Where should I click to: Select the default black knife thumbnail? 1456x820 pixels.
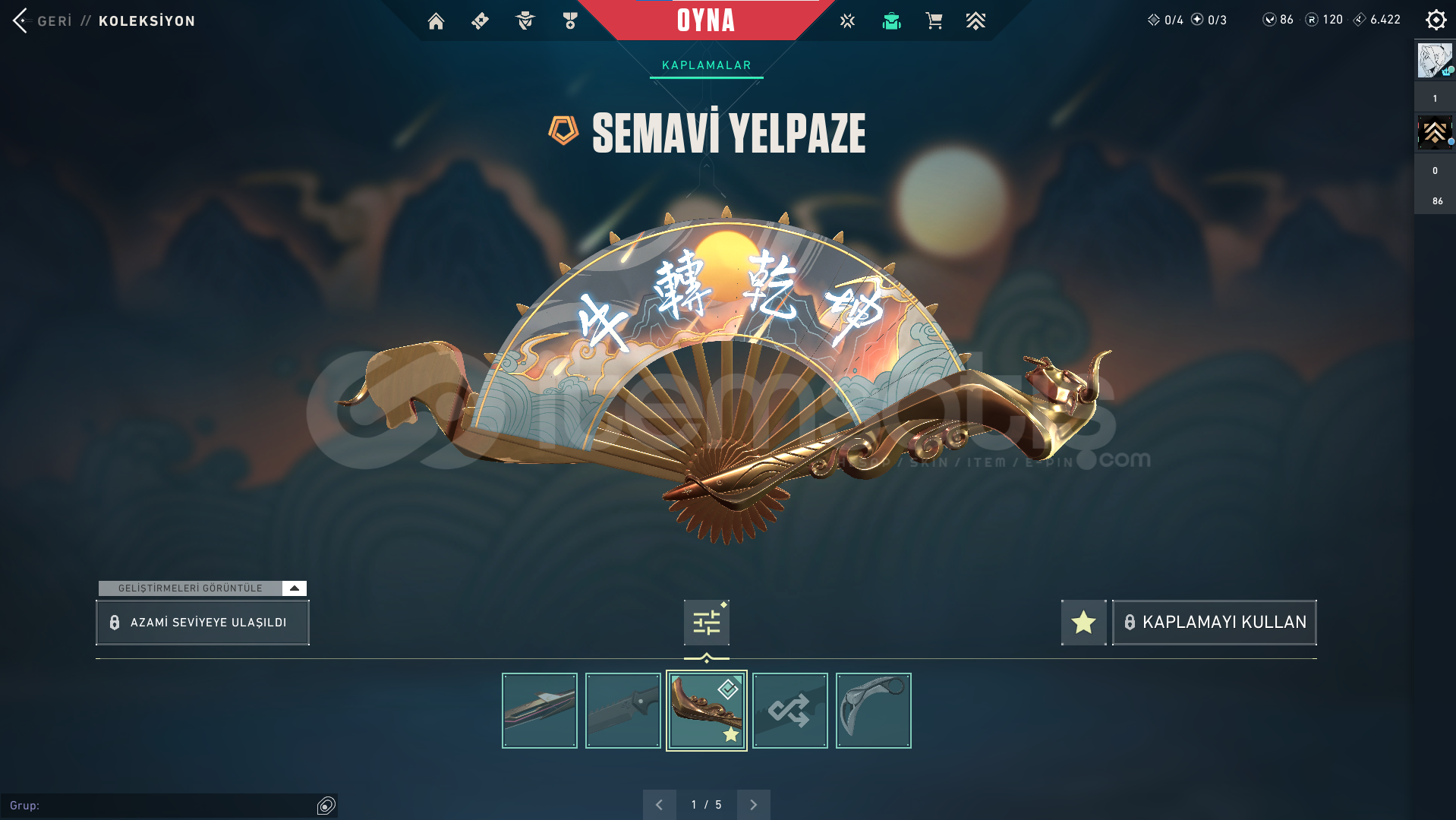click(622, 711)
